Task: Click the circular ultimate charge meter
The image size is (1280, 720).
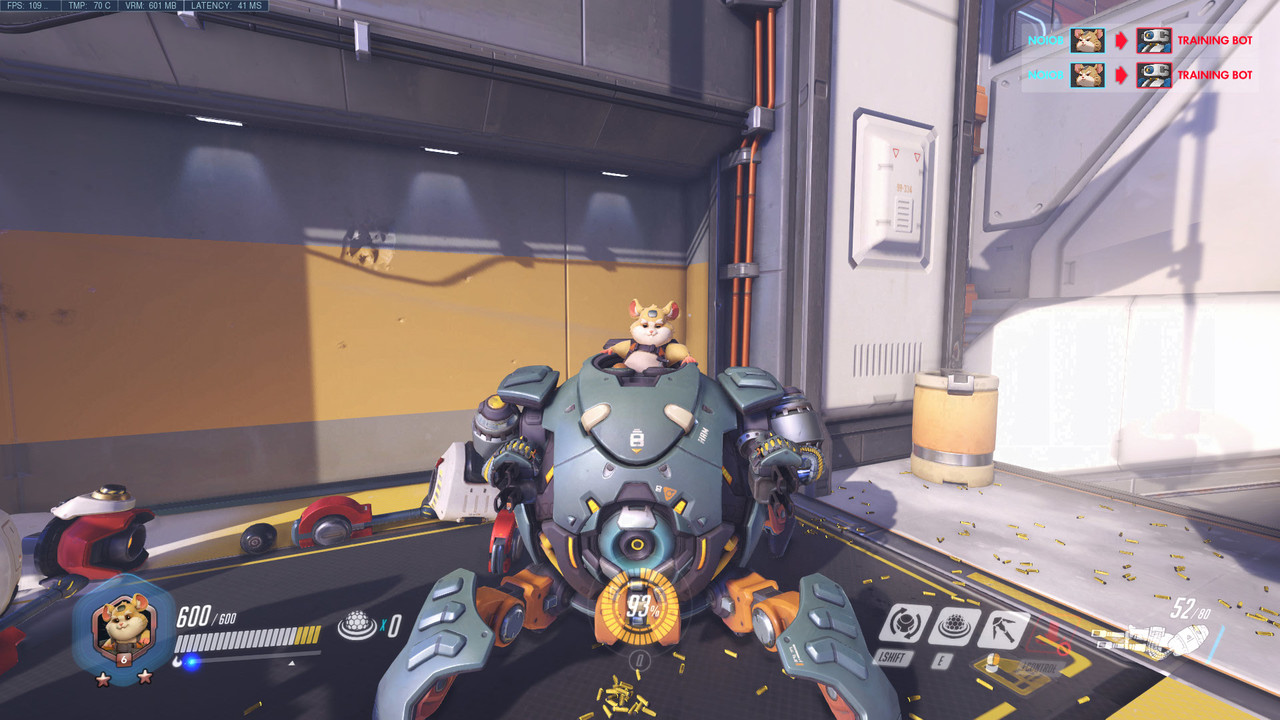Action: 639,606
